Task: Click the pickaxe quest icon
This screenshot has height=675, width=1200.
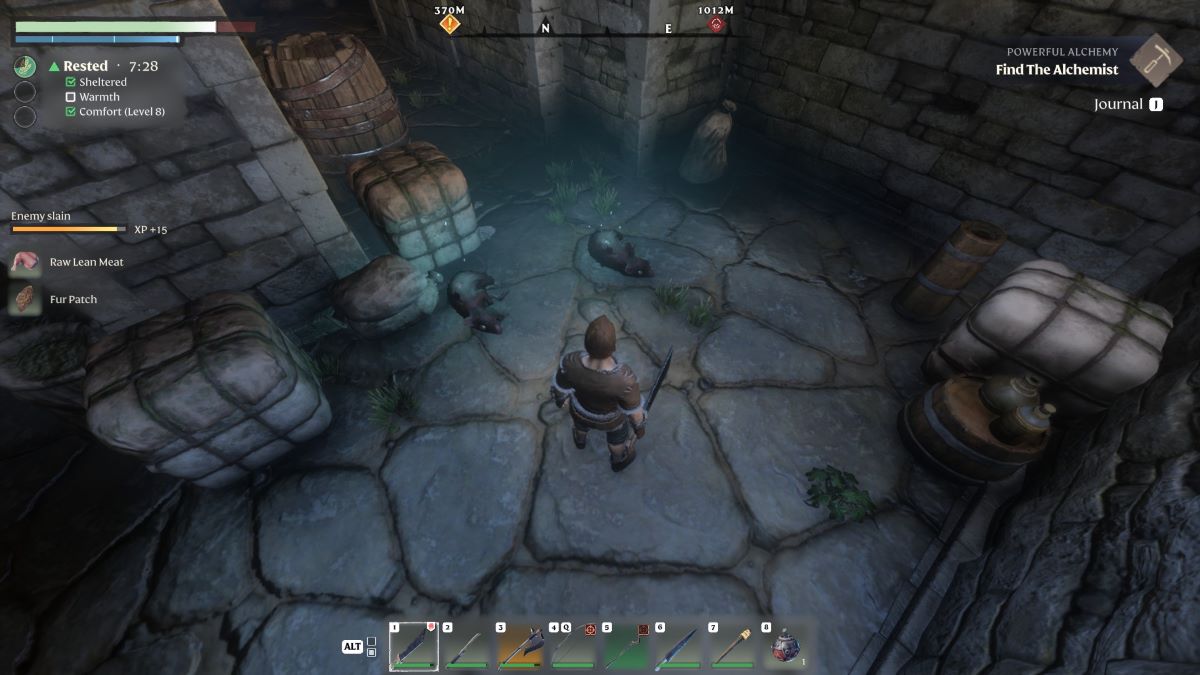Action: [1156, 60]
